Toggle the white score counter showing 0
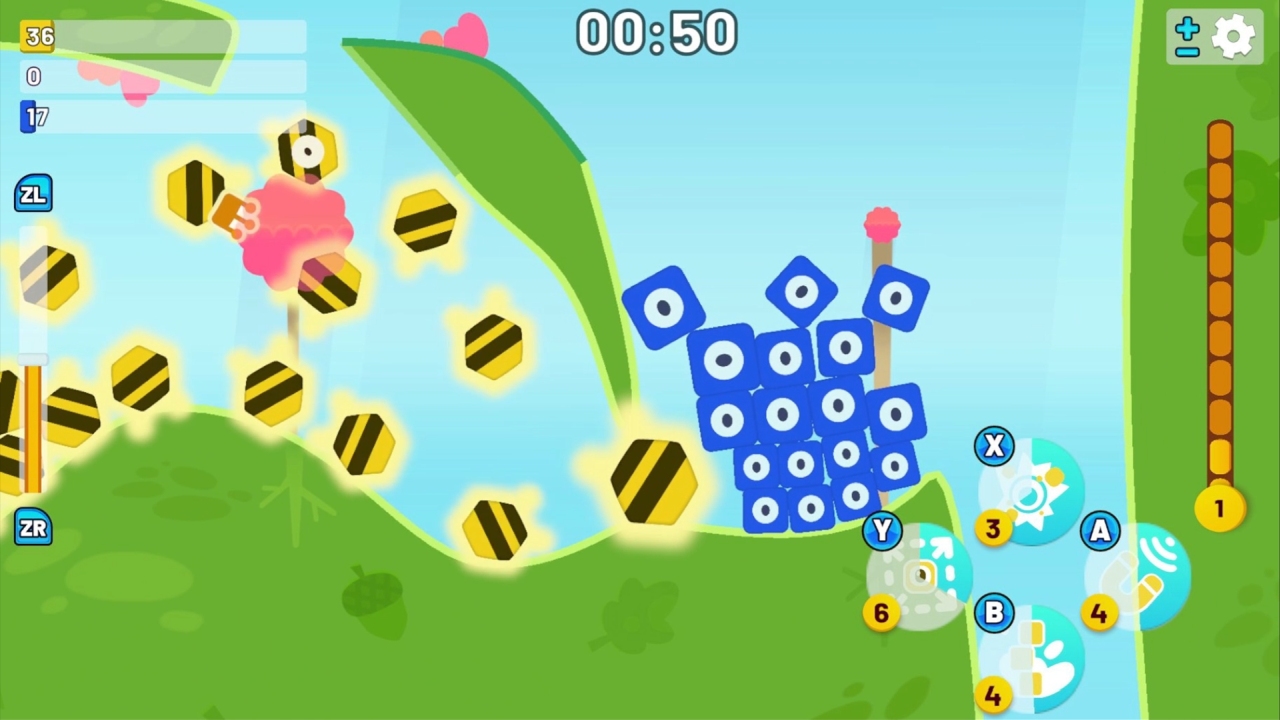The image size is (1280, 720). pos(34,76)
